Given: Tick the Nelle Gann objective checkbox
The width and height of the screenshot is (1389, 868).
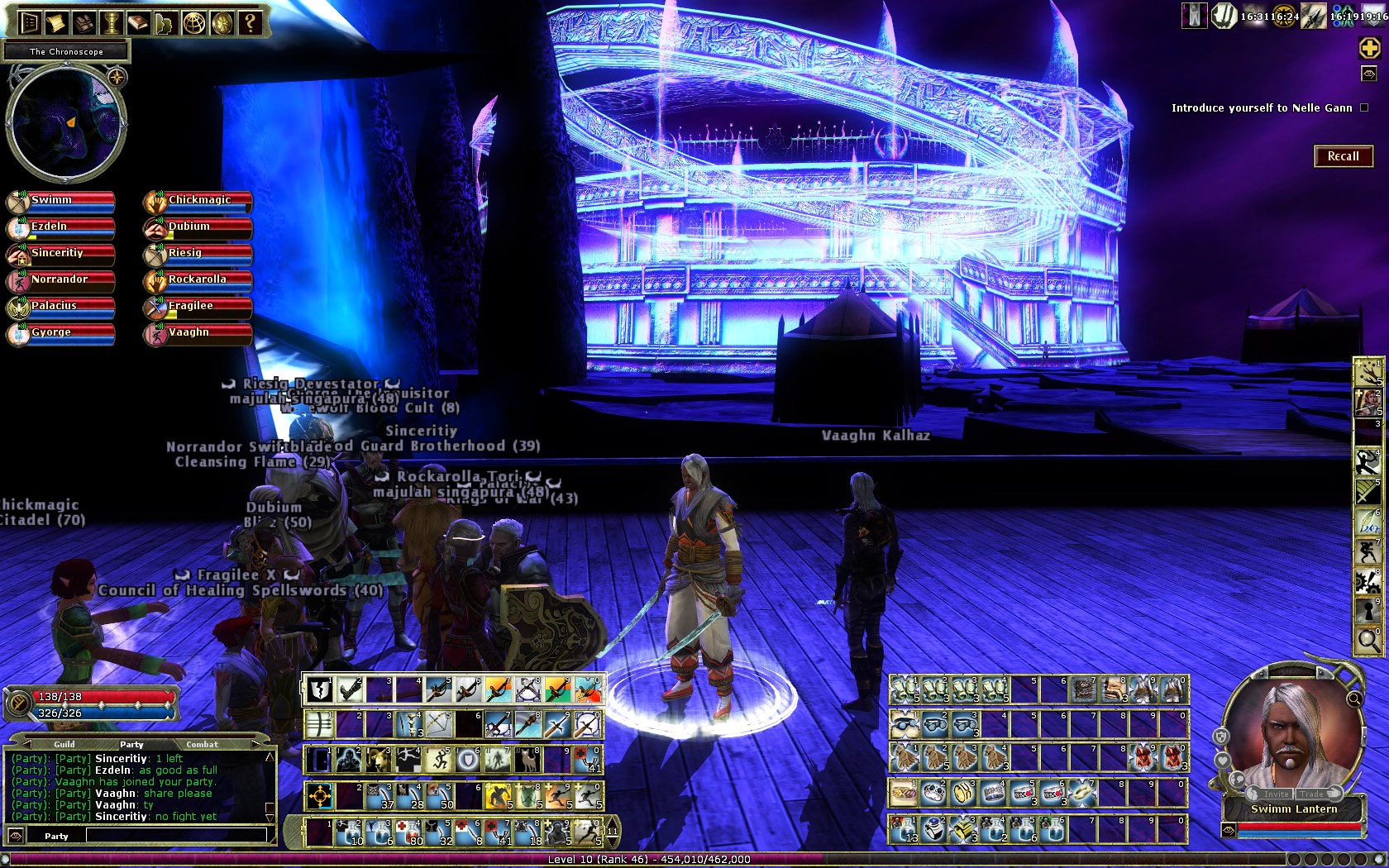Looking at the screenshot, I should pos(1364,107).
